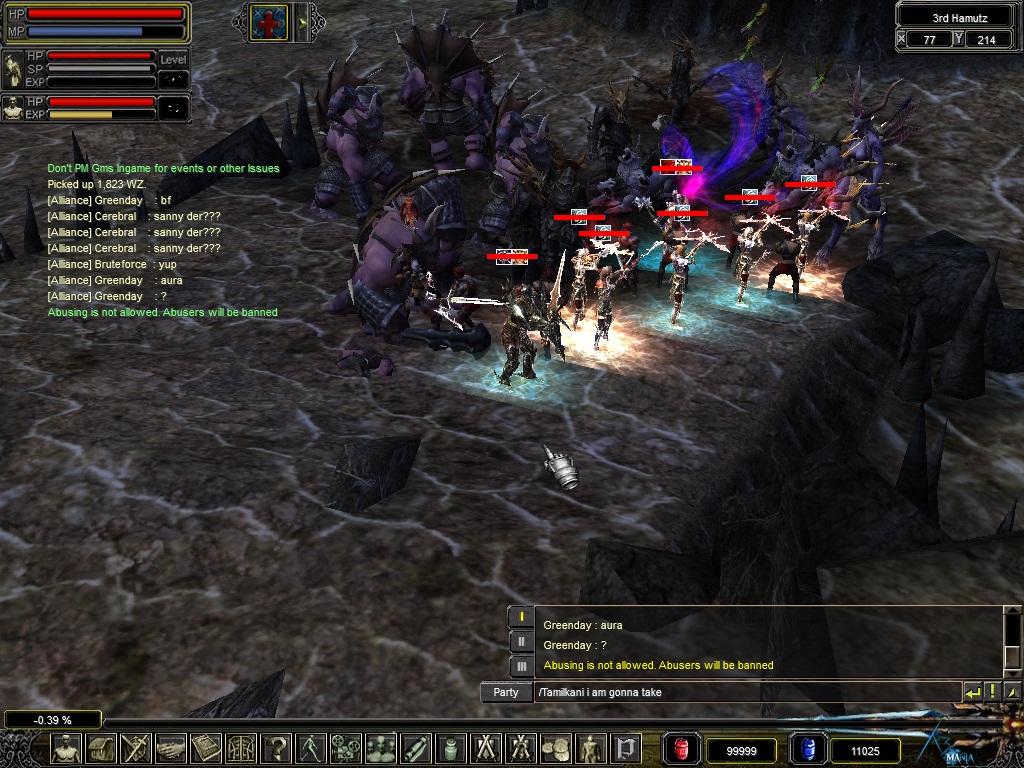1024x768 pixels.
Task: Focus the chat message input field
Action: [745, 692]
